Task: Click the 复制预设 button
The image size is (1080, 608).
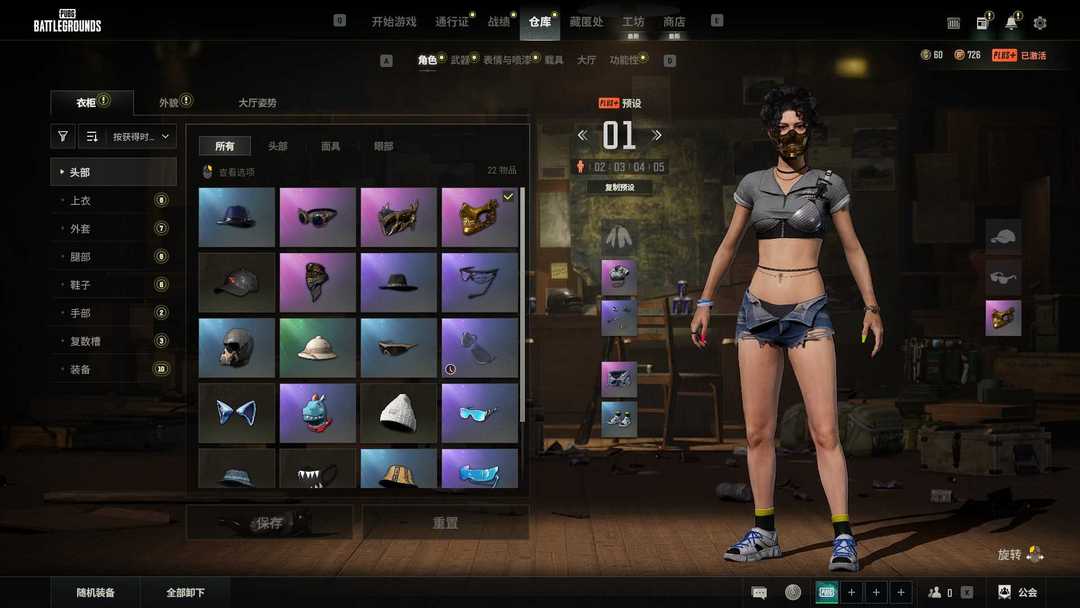Action: click(620, 187)
